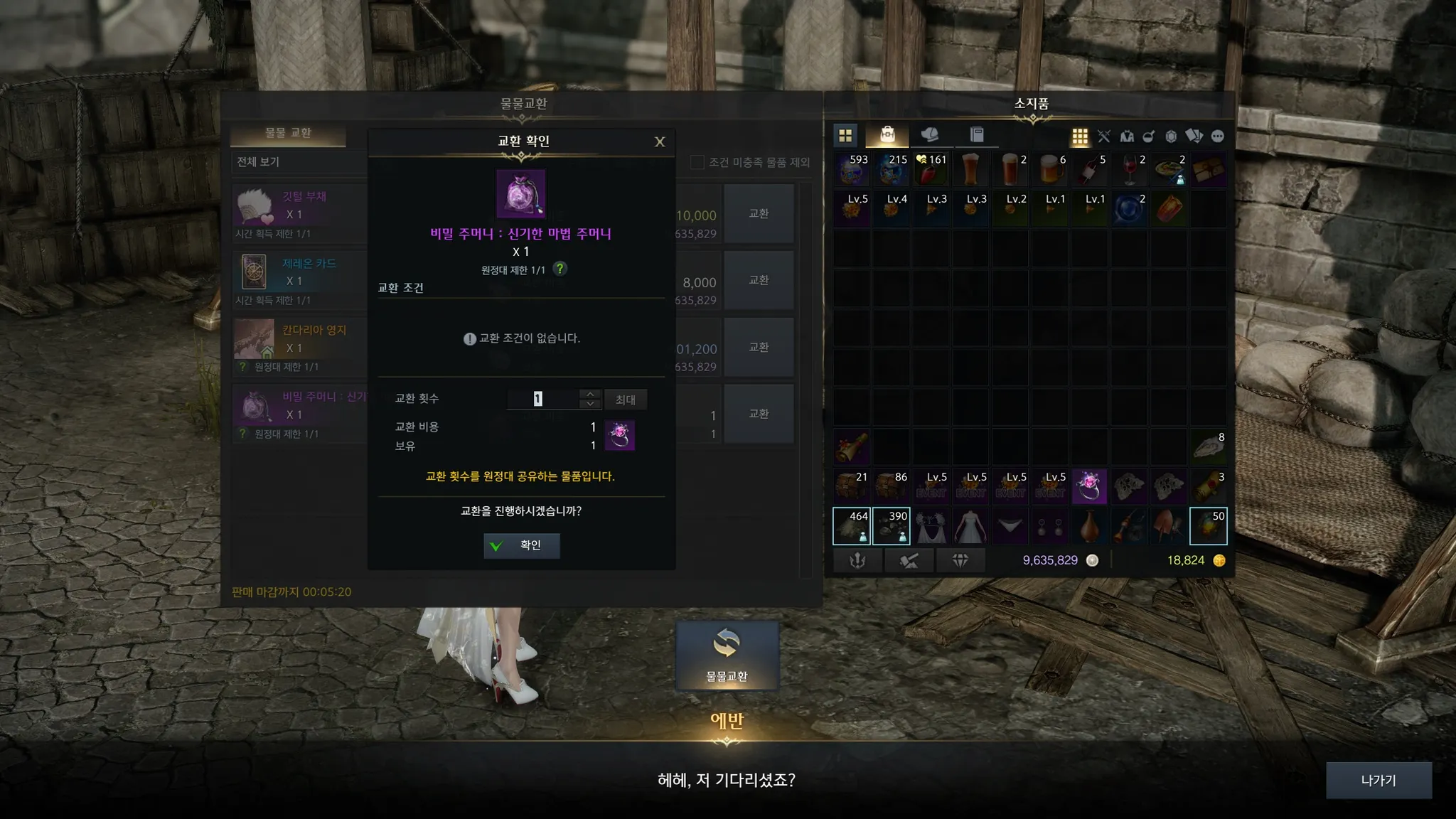Select the red wine glass item
This screenshot has height=819, width=1456.
pyautogui.click(x=1130, y=169)
